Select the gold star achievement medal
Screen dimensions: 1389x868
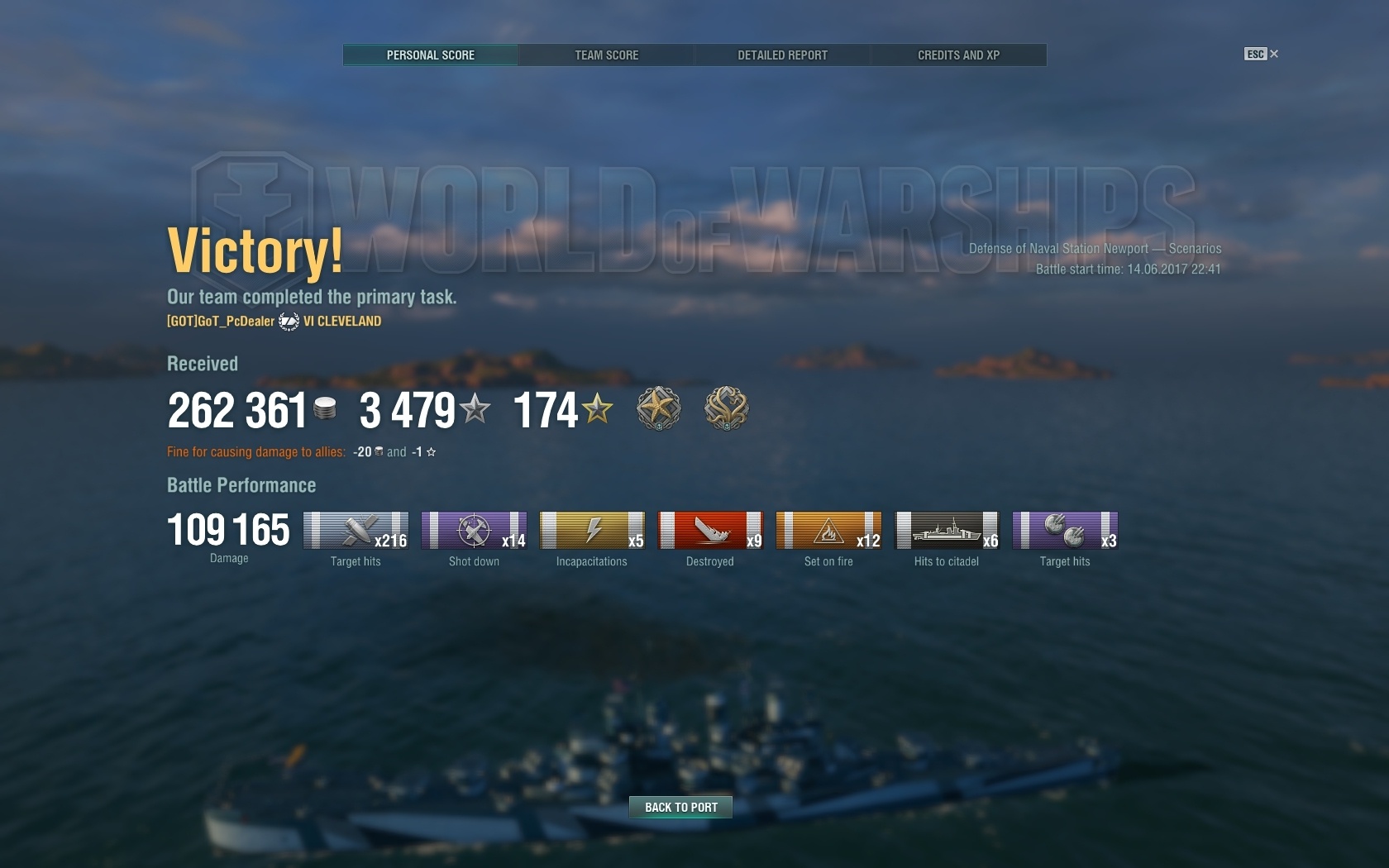pyautogui.click(x=658, y=408)
